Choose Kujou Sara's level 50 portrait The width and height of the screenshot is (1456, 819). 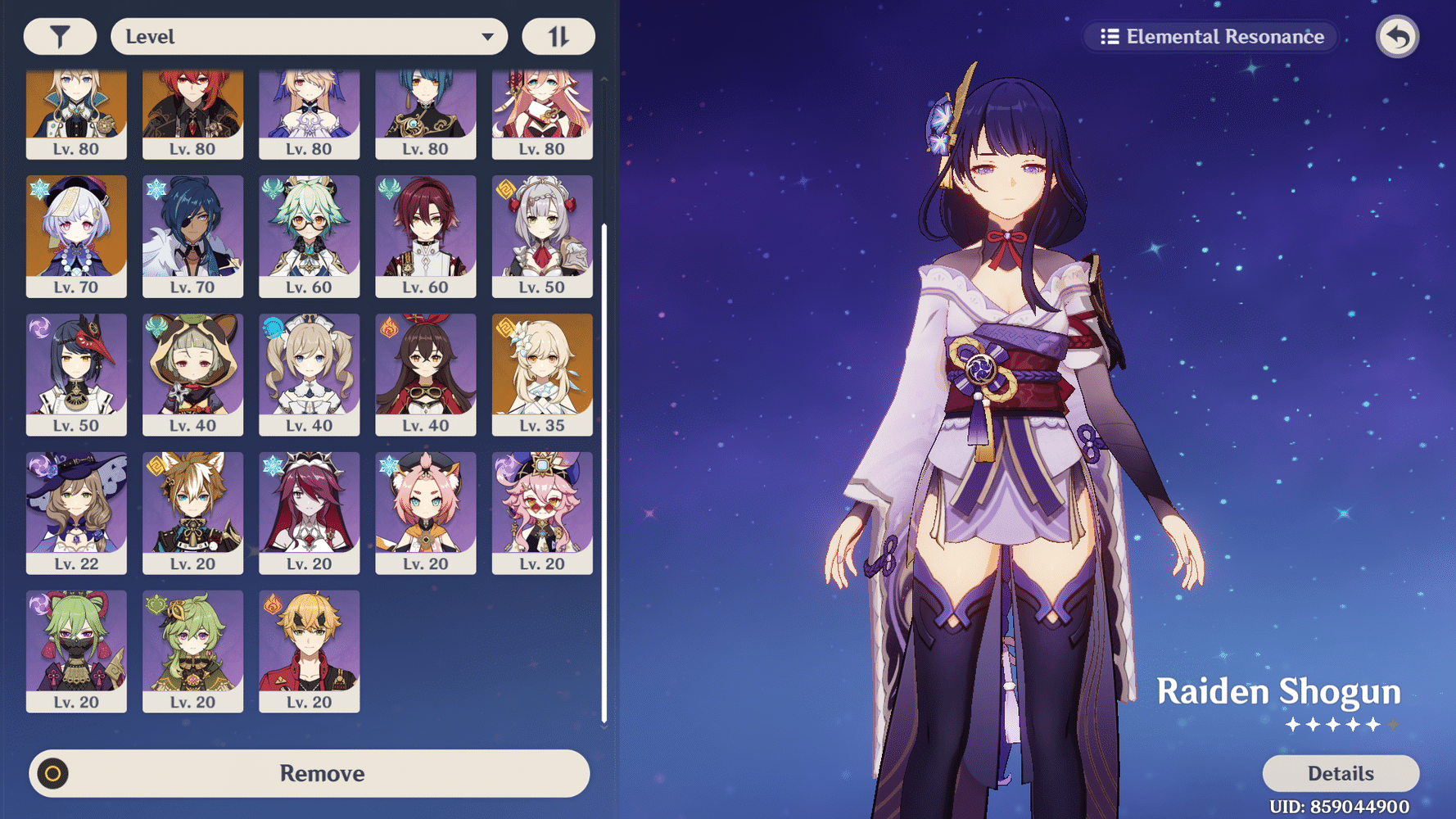(x=76, y=374)
